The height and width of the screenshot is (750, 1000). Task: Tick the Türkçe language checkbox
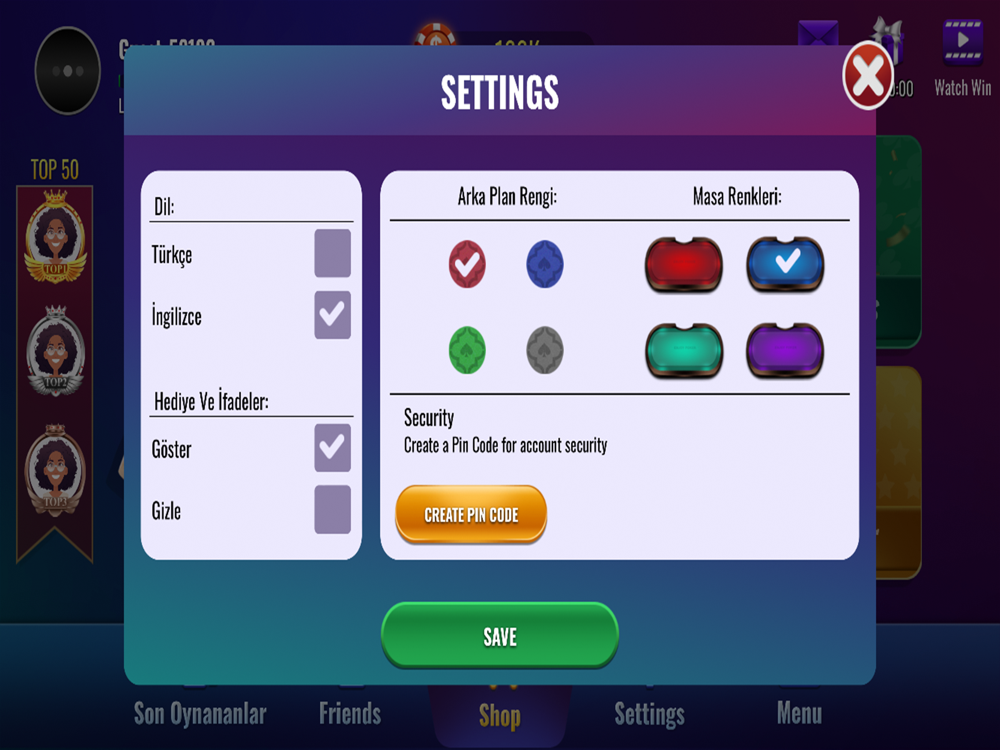click(x=332, y=254)
